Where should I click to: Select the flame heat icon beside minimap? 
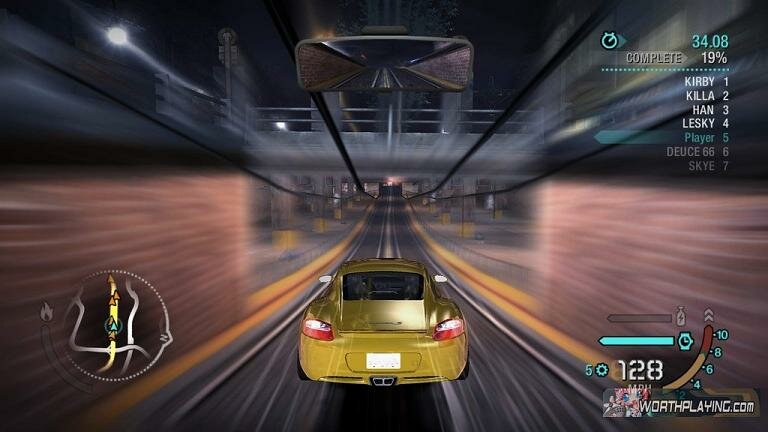click(x=46, y=312)
